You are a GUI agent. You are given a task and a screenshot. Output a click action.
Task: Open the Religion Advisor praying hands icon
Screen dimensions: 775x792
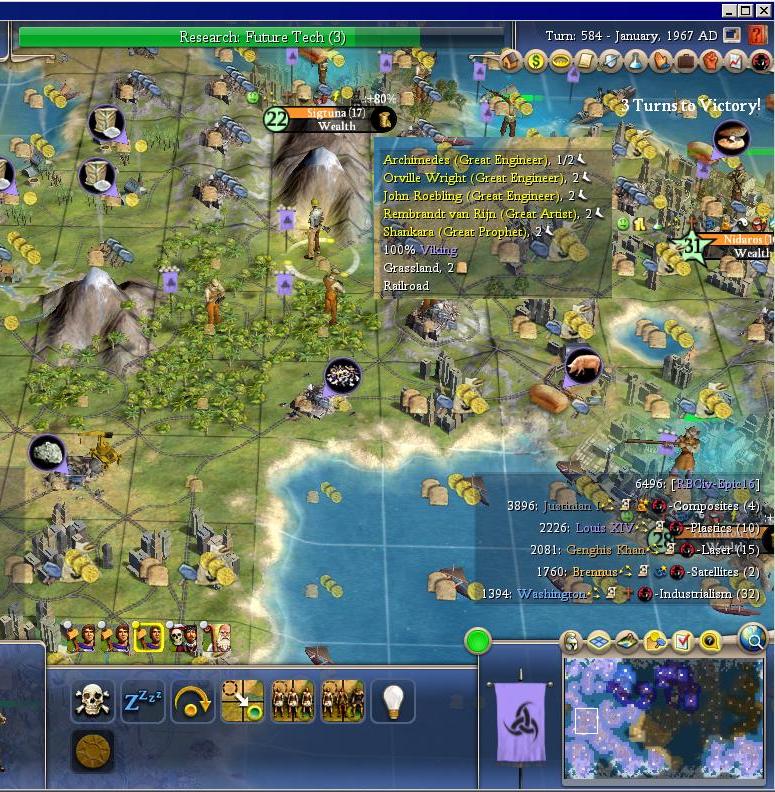660,61
